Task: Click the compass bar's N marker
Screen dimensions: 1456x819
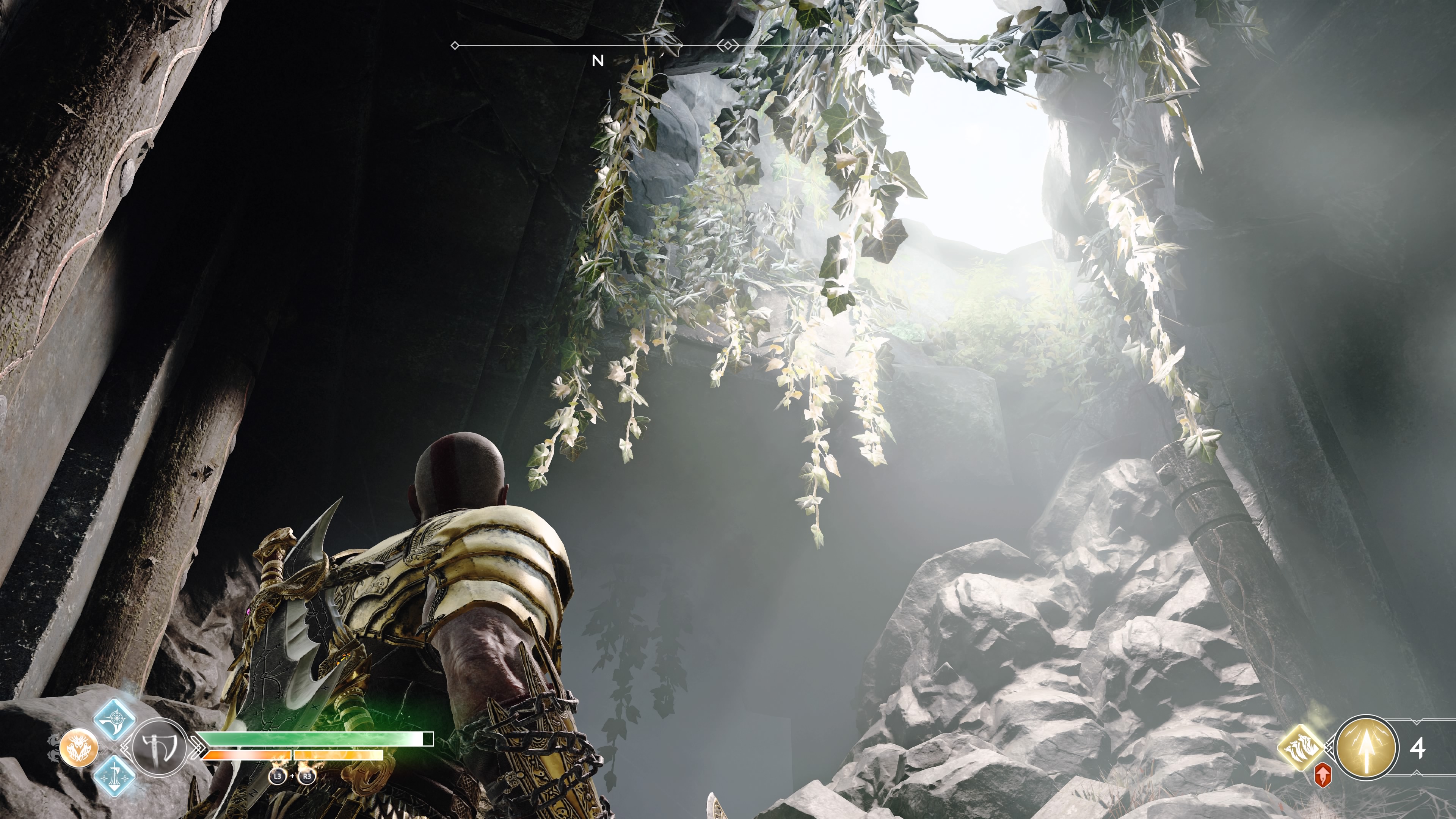Action: pos(598,61)
